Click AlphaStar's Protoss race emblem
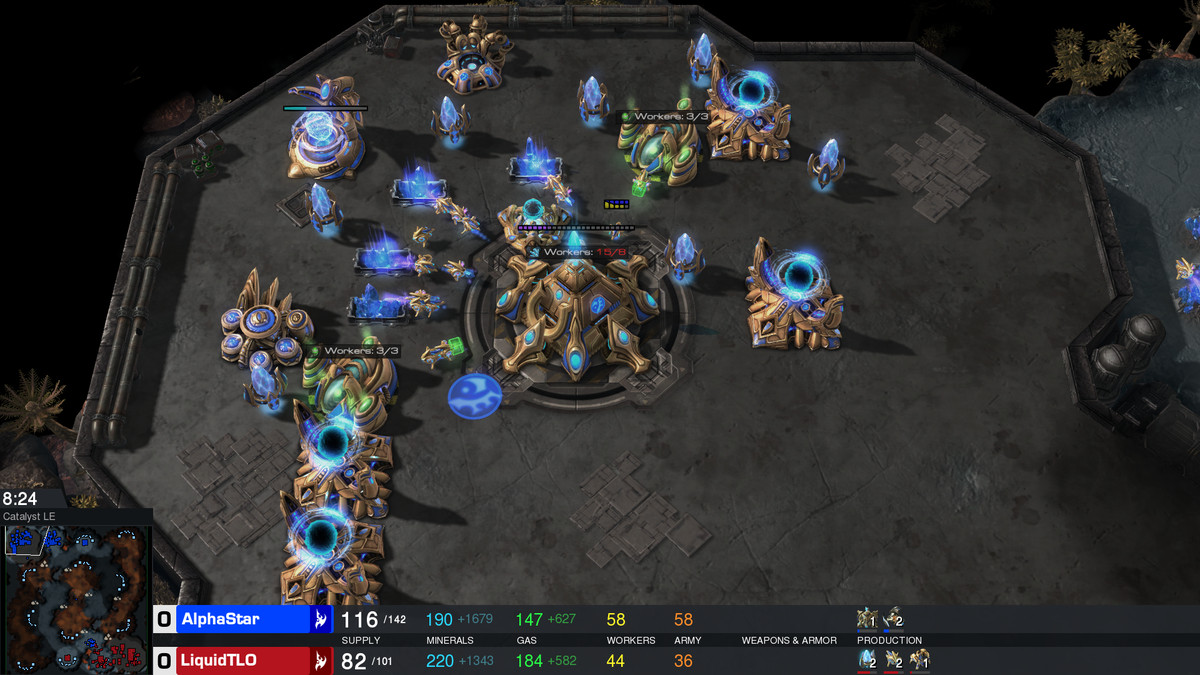Screen dimensions: 1200x675 [320, 619]
